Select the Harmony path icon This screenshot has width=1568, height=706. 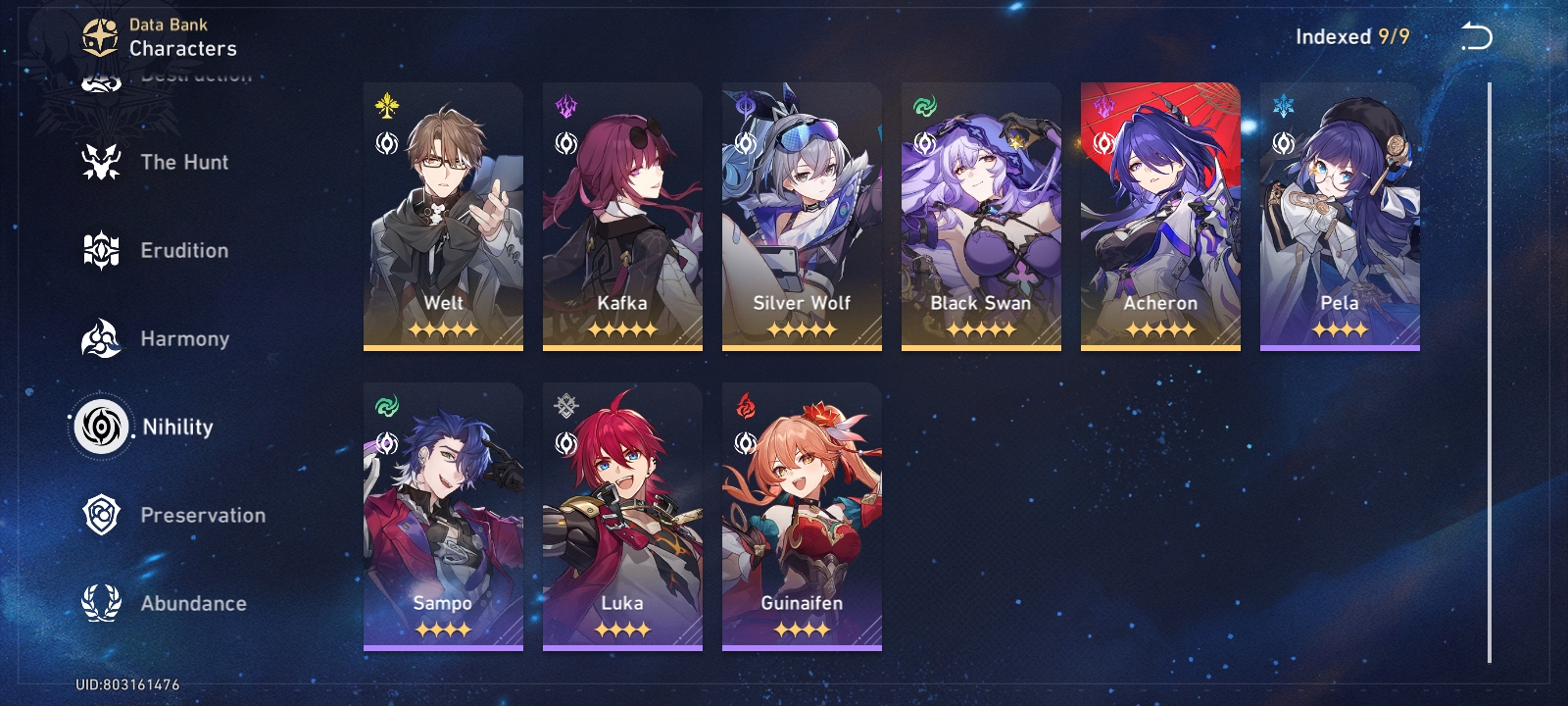(100, 338)
